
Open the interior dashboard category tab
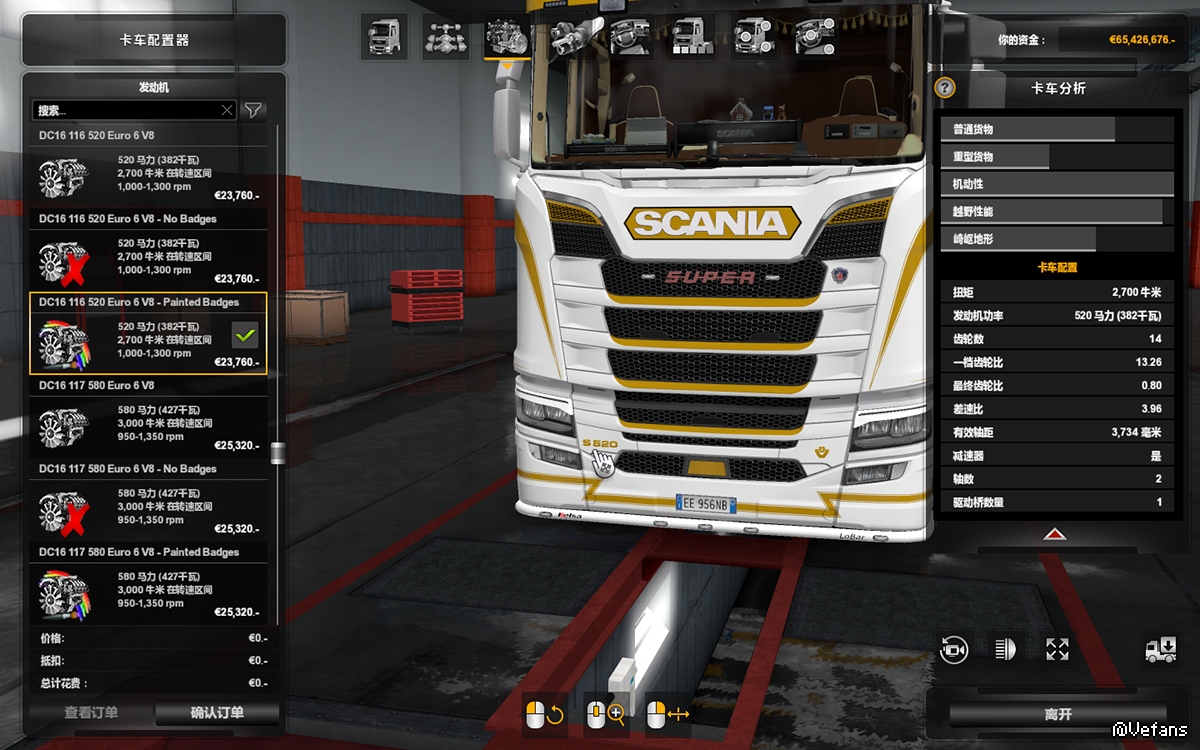coord(631,37)
